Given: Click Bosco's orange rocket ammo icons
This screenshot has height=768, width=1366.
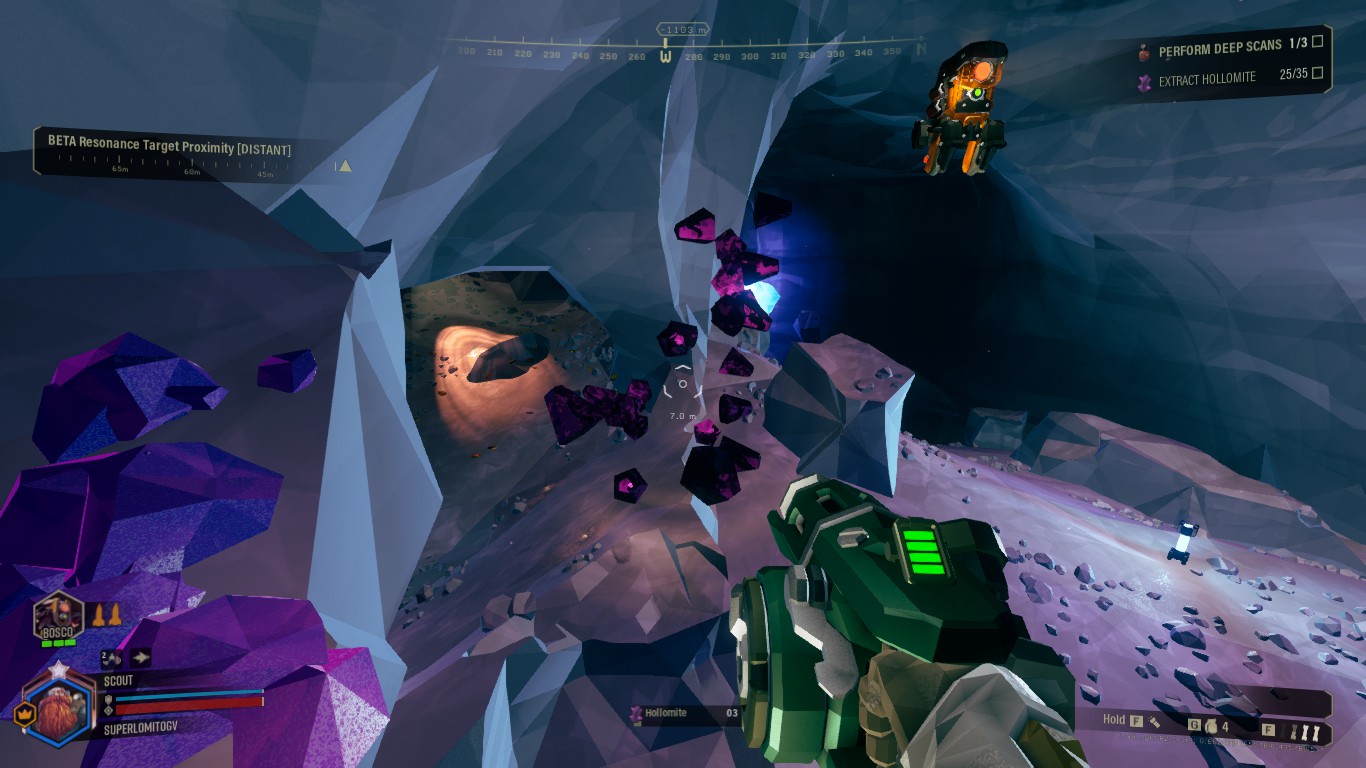Looking at the screenshot, I should [107, 616].
